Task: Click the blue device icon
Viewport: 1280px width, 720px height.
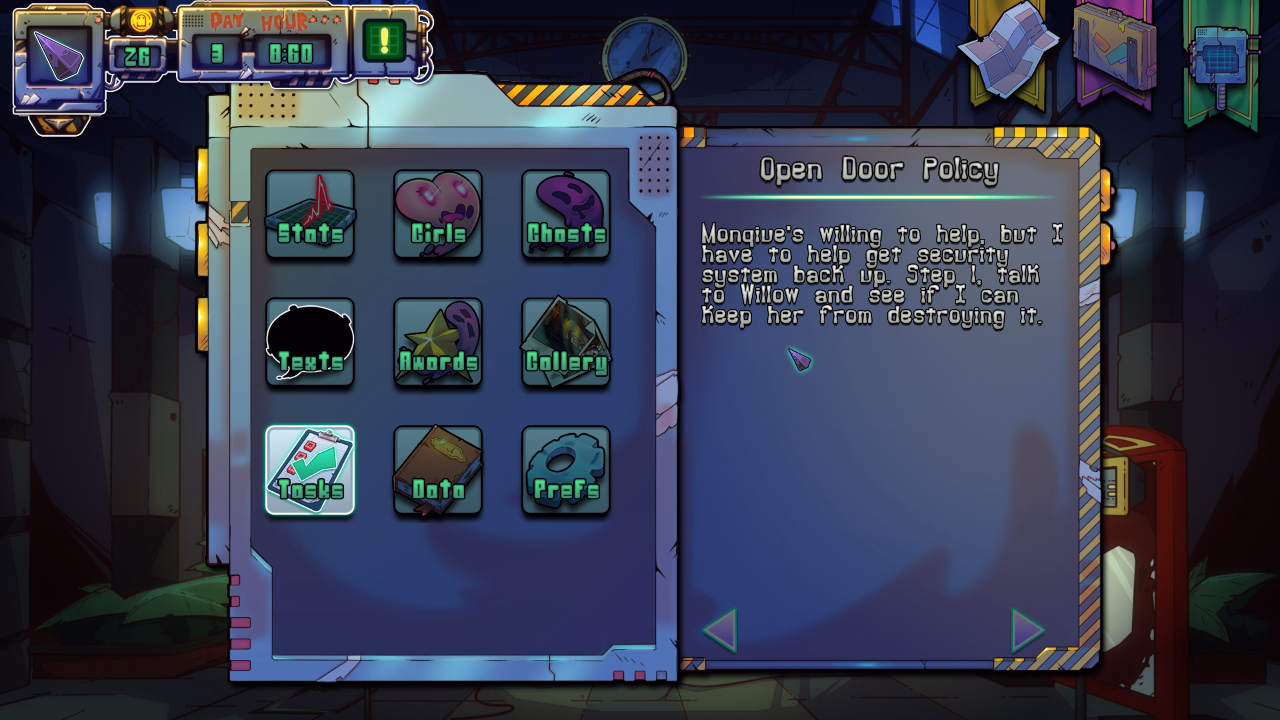Action: click(x=1221, y=55)
